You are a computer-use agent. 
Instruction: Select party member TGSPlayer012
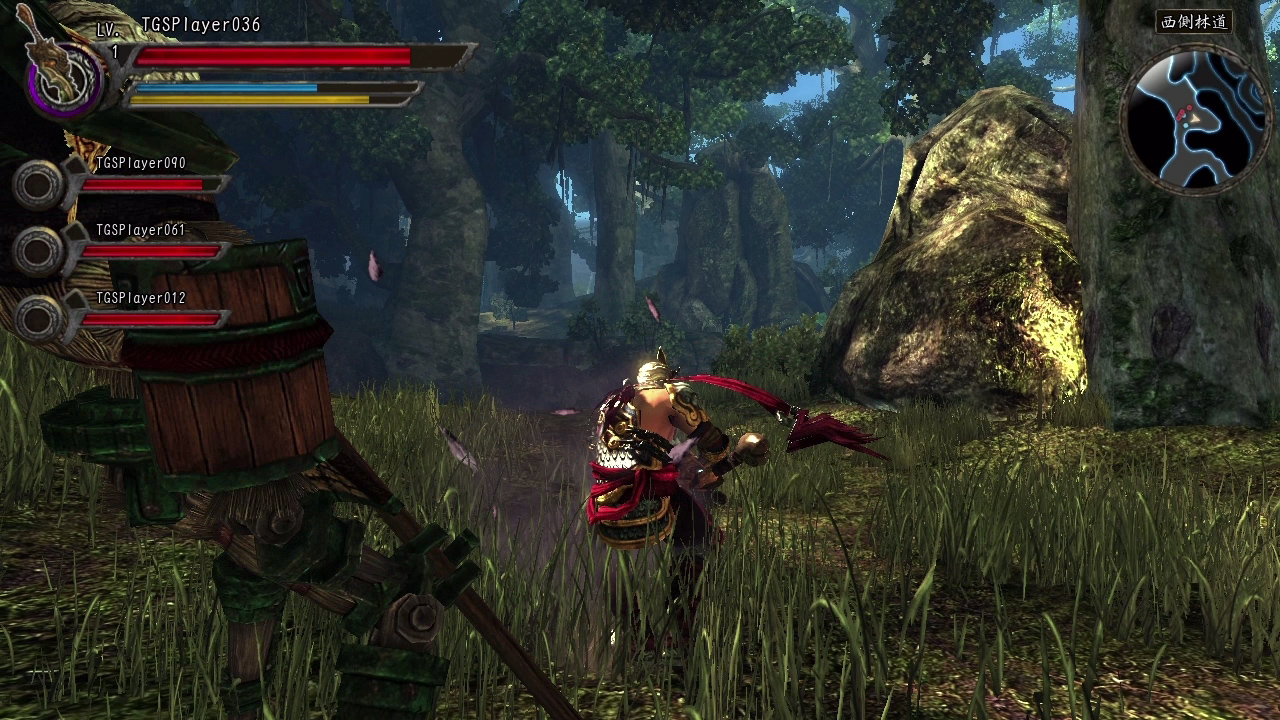click(x=140, y=298)
